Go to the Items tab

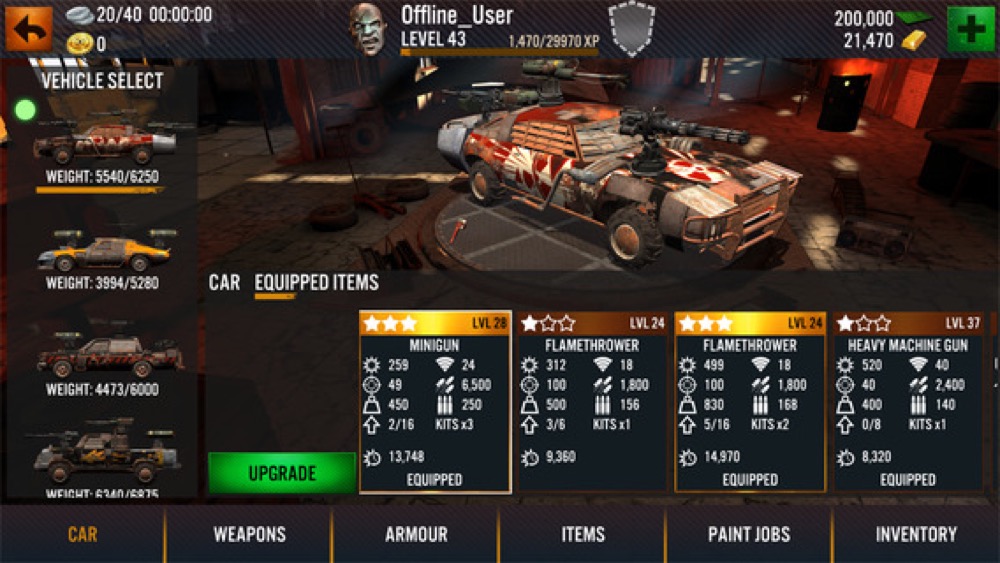click(x=583, y=534)
